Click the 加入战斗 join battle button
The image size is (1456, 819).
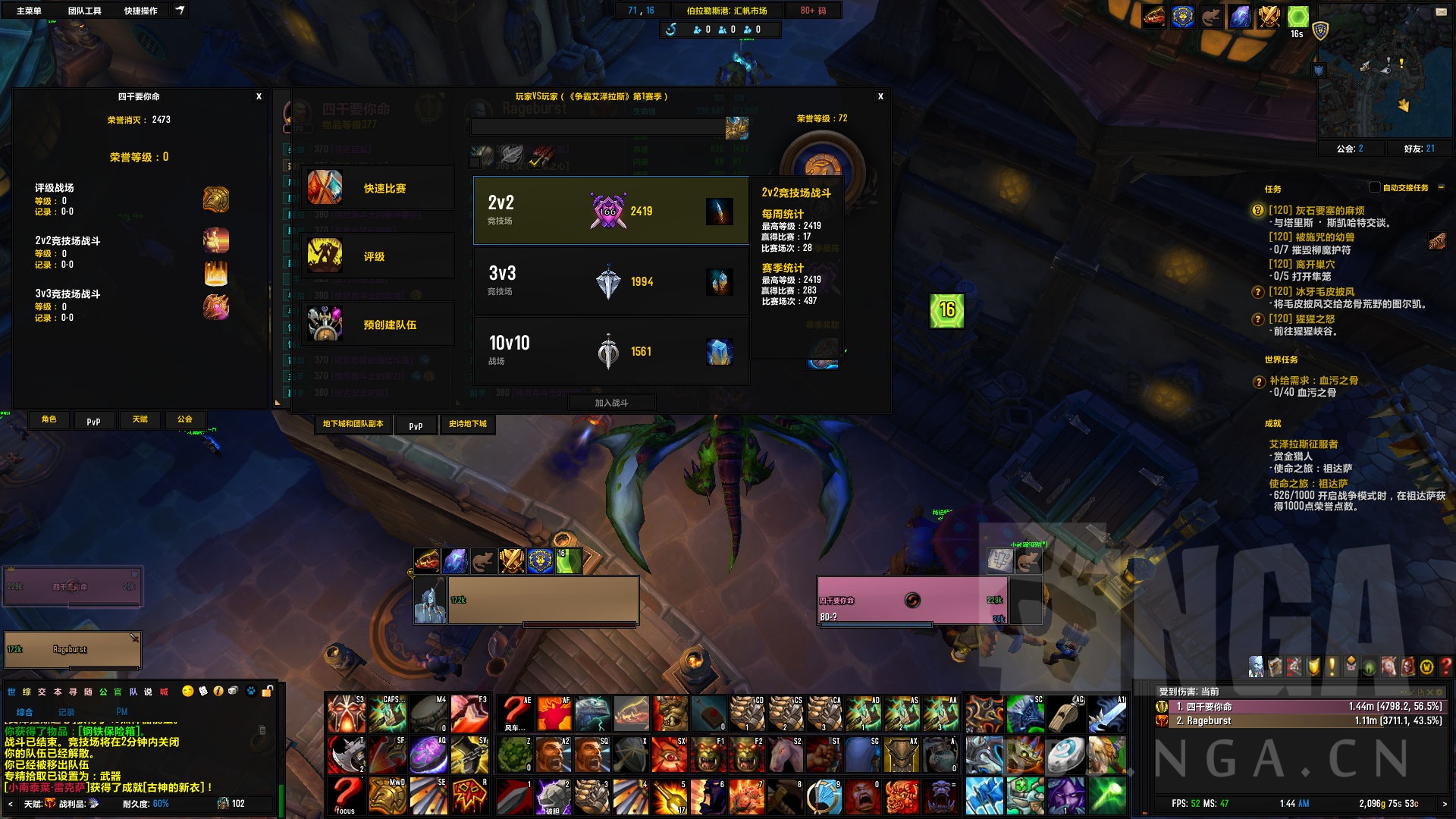tap(611, 403)
